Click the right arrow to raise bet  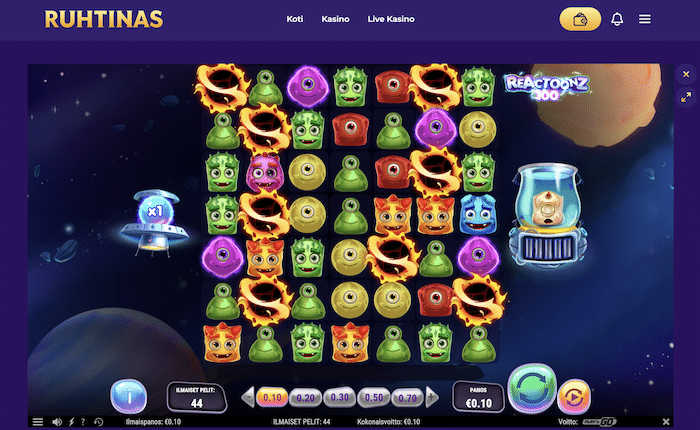(x=430, y=397)
